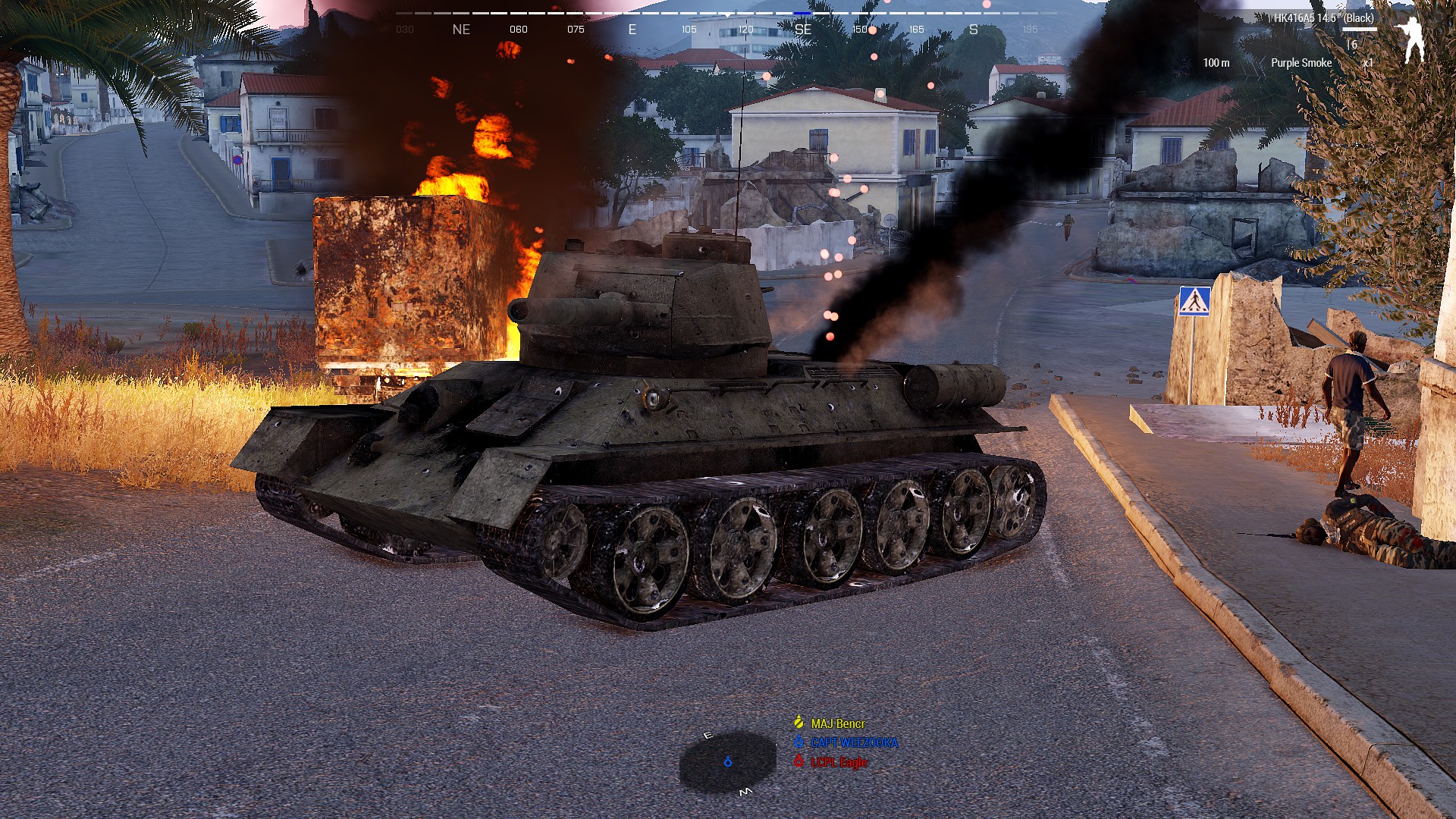
Task: Select CAPT WEEZOOKA's blue unit icon
Action: 799,742
